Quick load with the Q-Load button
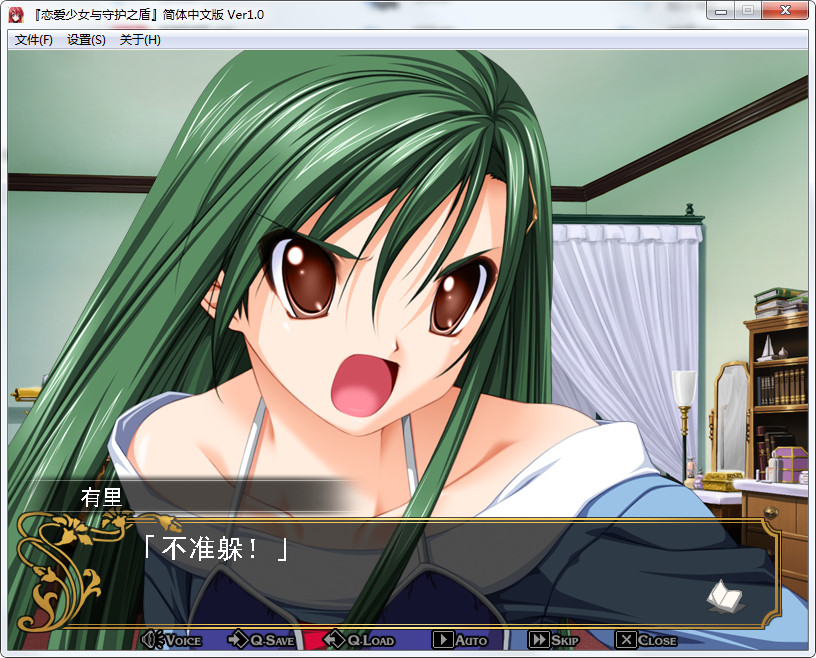 pos(360,640)
